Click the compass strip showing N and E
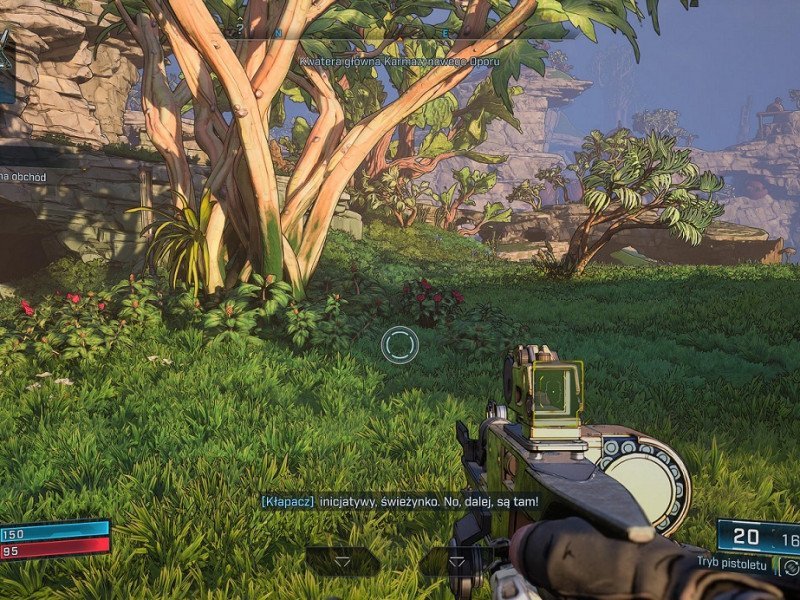 pyautogui.click(x=400, y=32)
